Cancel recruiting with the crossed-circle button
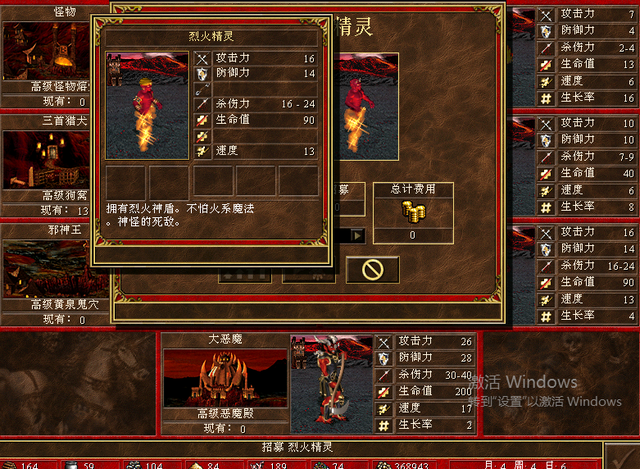Image resolution: width=640 pixels, height=469 pixels. 372,269
